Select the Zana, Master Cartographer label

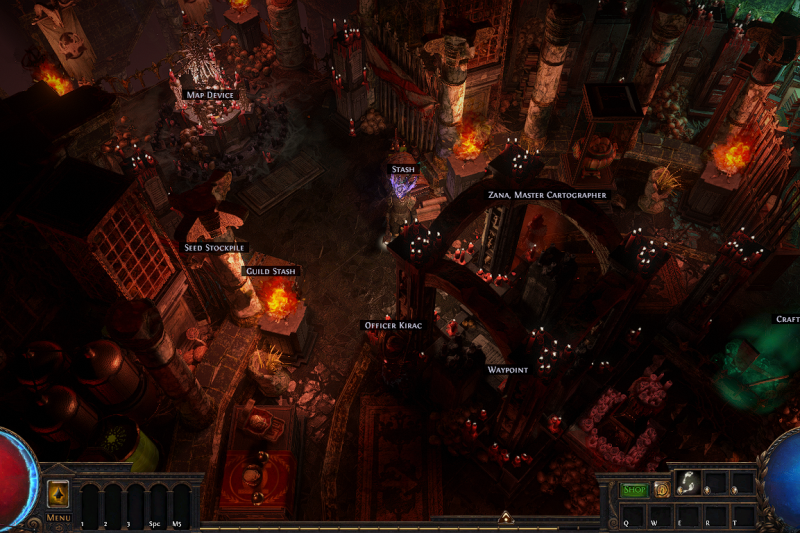[547, 195]
